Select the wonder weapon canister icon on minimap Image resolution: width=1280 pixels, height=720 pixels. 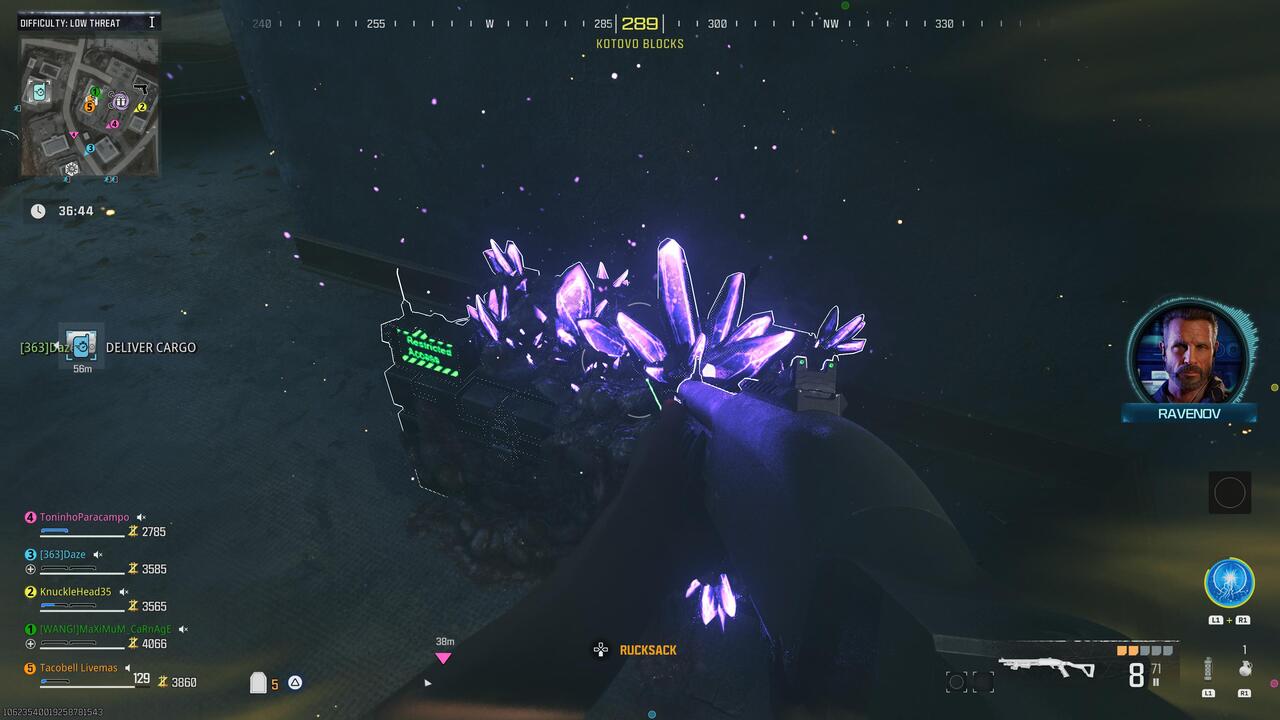39,92
